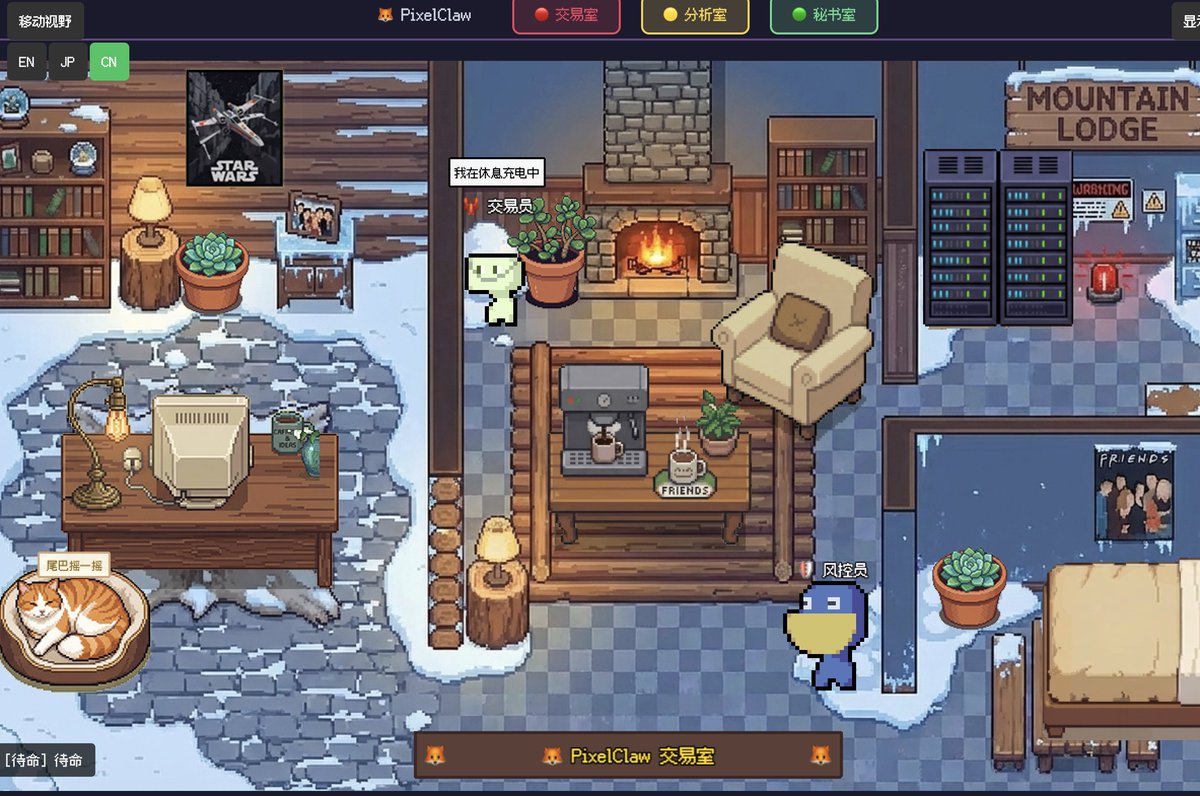Select the CN language option

pos(109,62)
